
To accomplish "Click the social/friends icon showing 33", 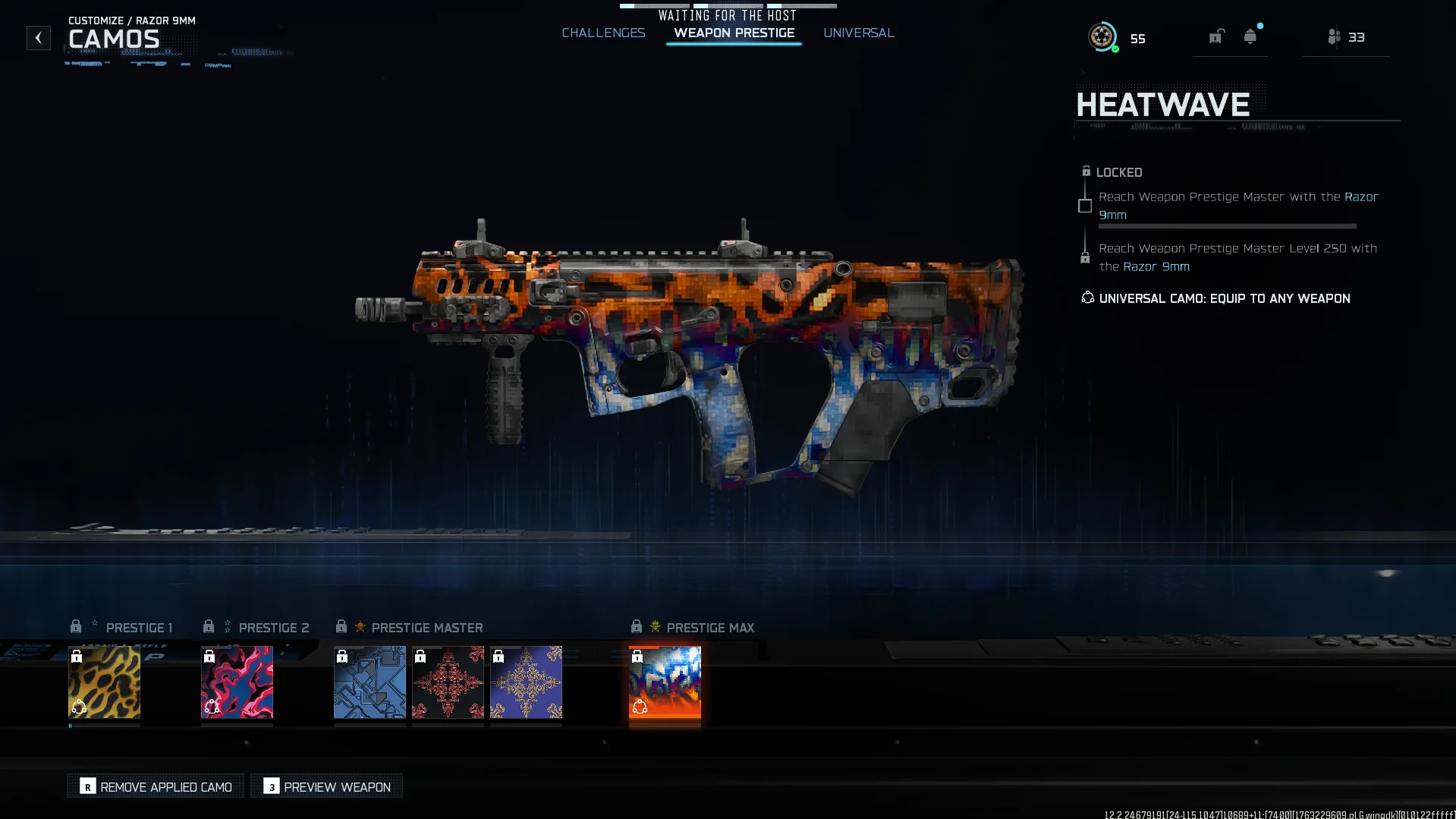I will click(1335, 36).
